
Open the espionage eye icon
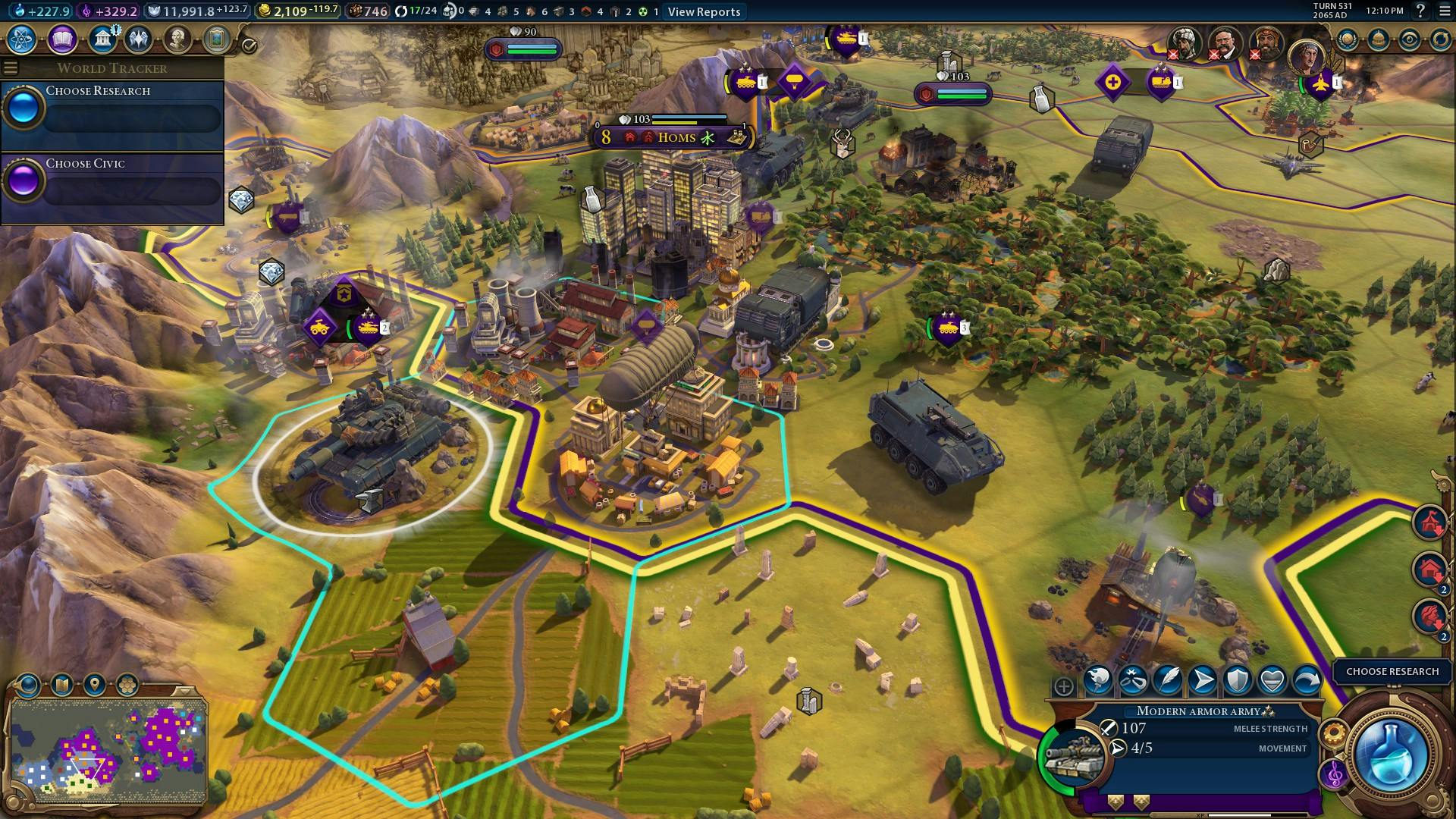tap(1410, 39)
